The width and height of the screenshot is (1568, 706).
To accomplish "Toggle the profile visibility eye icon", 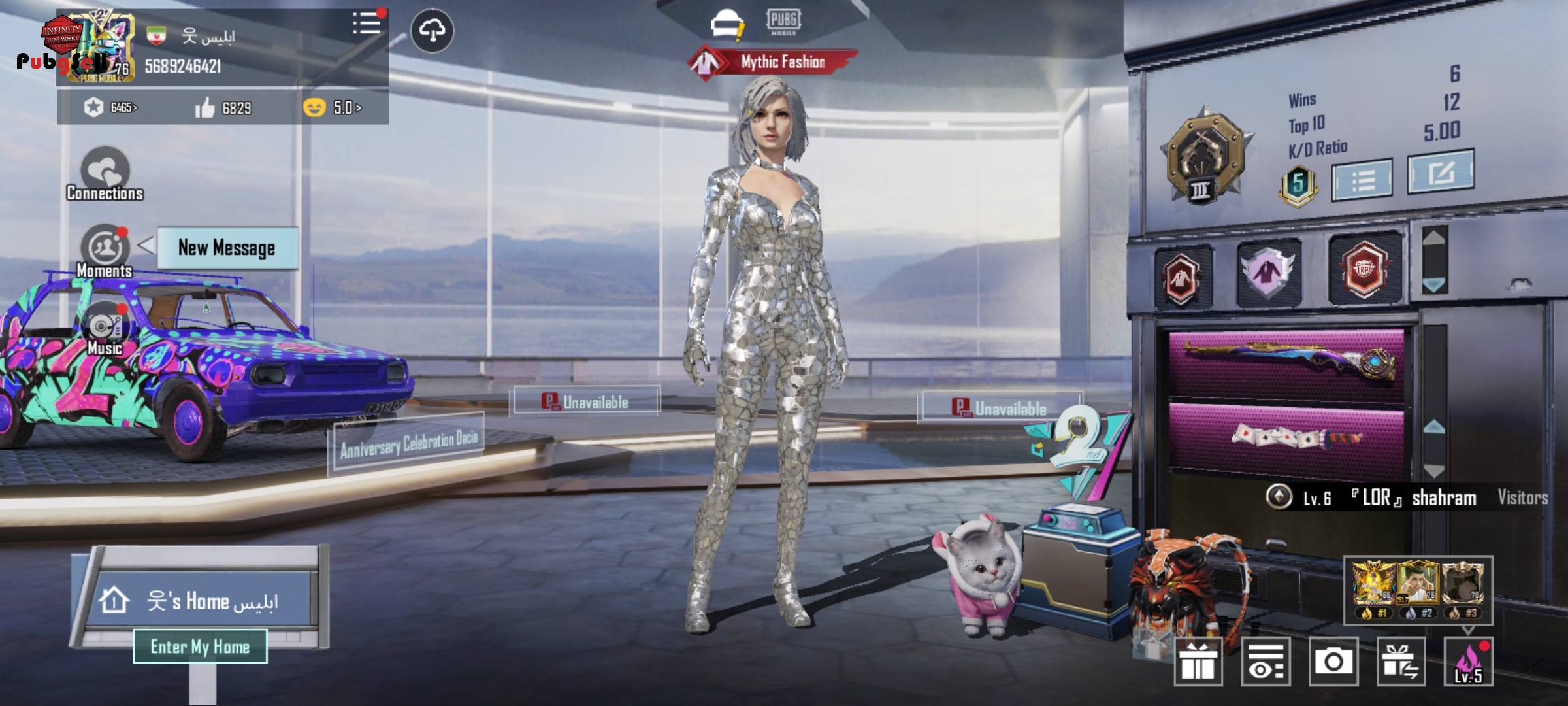I will (x=1266, y=662).
